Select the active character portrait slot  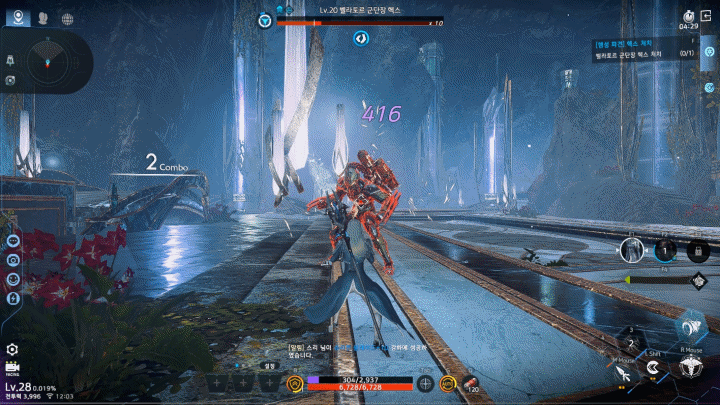(x=632, y=250)
